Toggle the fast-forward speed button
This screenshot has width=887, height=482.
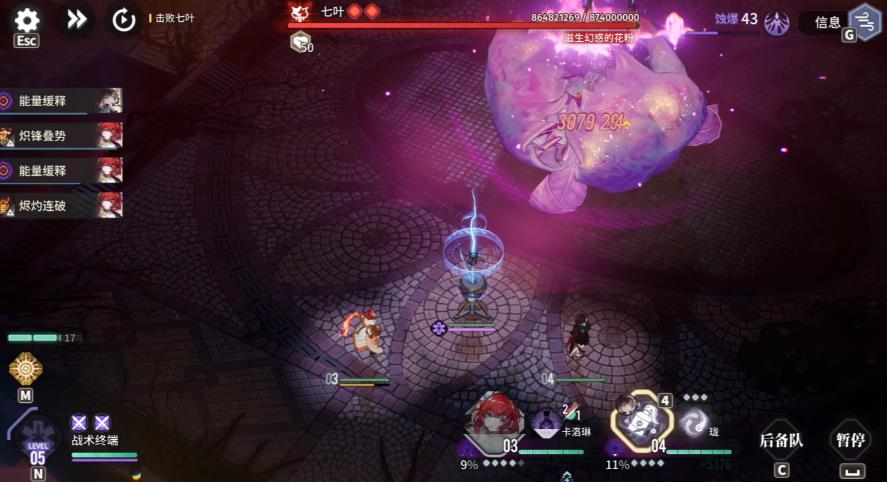77,19
